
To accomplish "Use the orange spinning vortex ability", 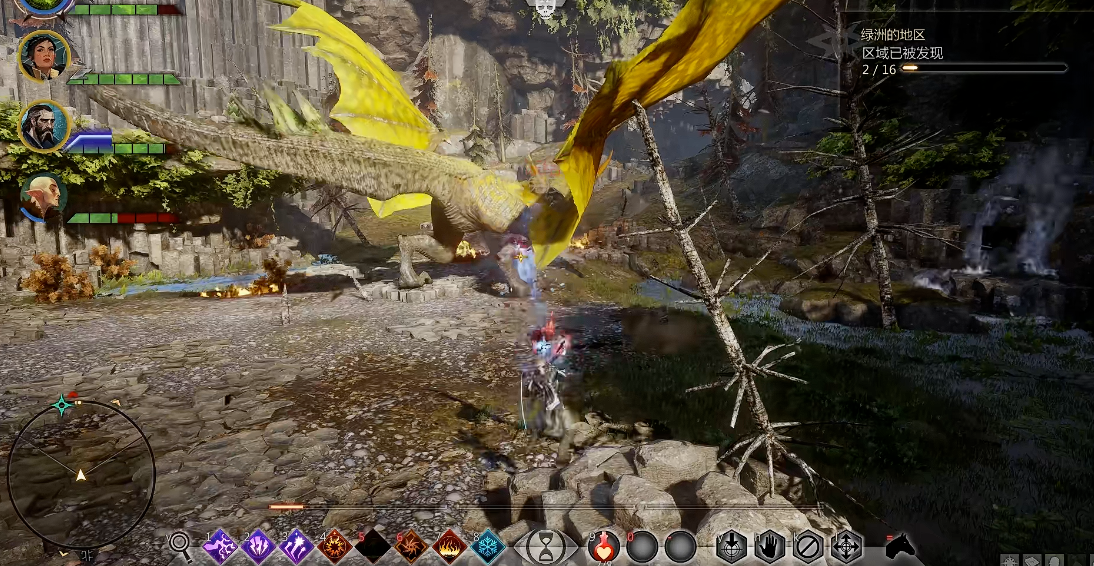I will 410,546.
